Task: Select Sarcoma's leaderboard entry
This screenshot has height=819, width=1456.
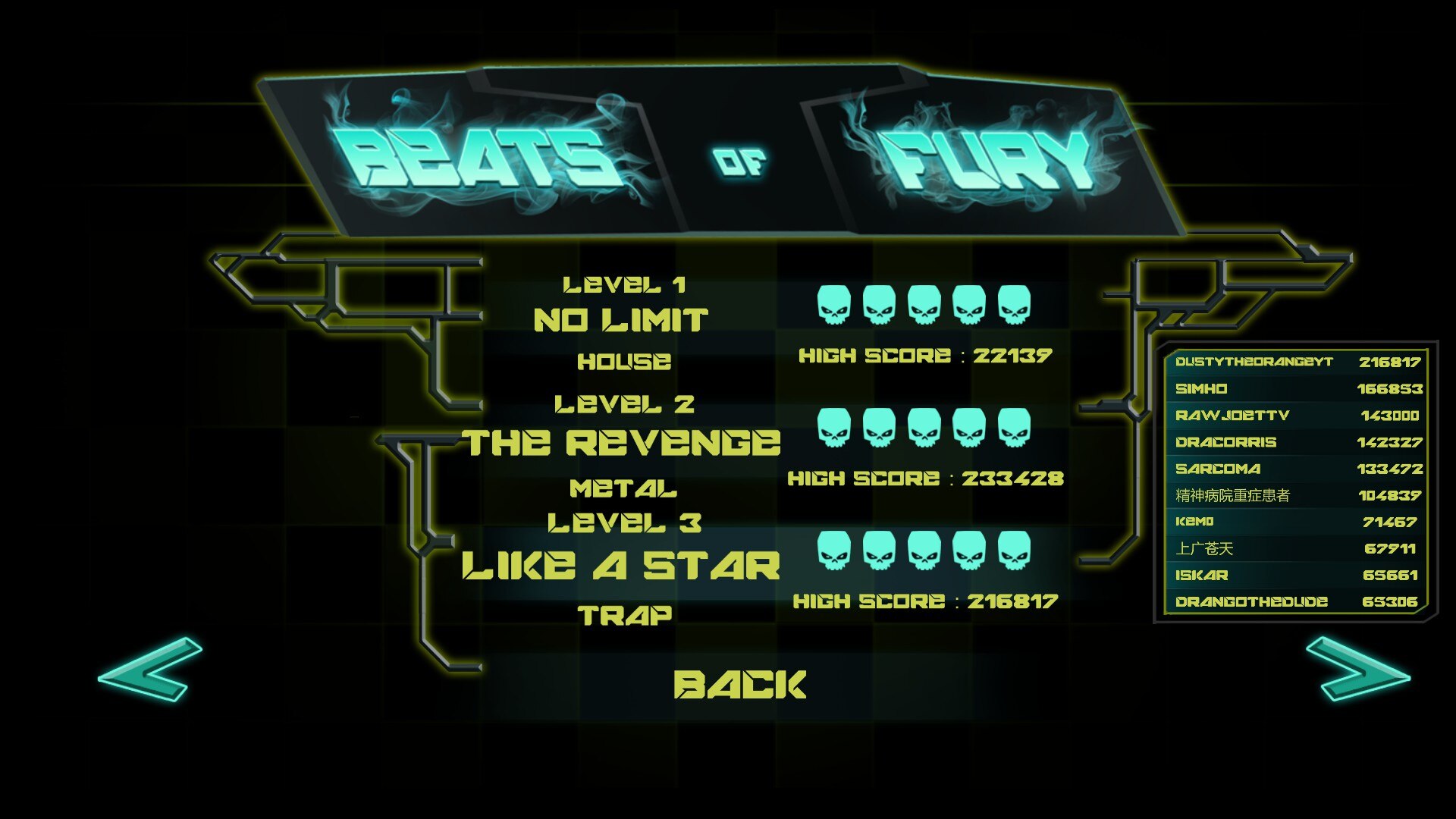Action: [1296, 469]
